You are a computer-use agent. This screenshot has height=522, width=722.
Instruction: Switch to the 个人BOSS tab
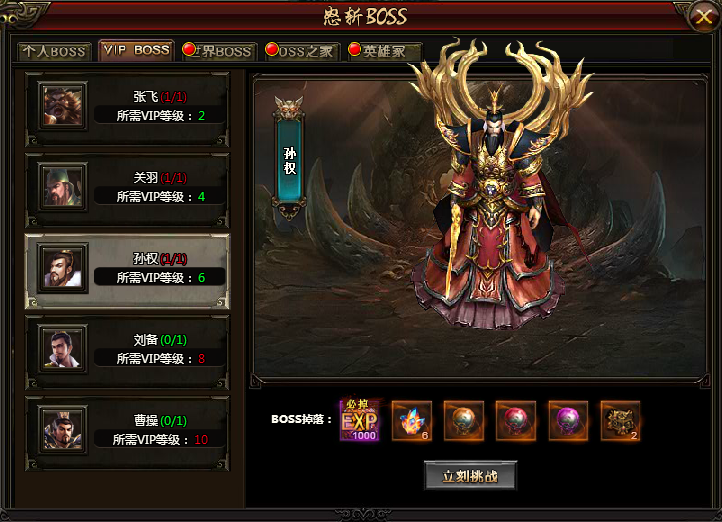click(56, 51)
